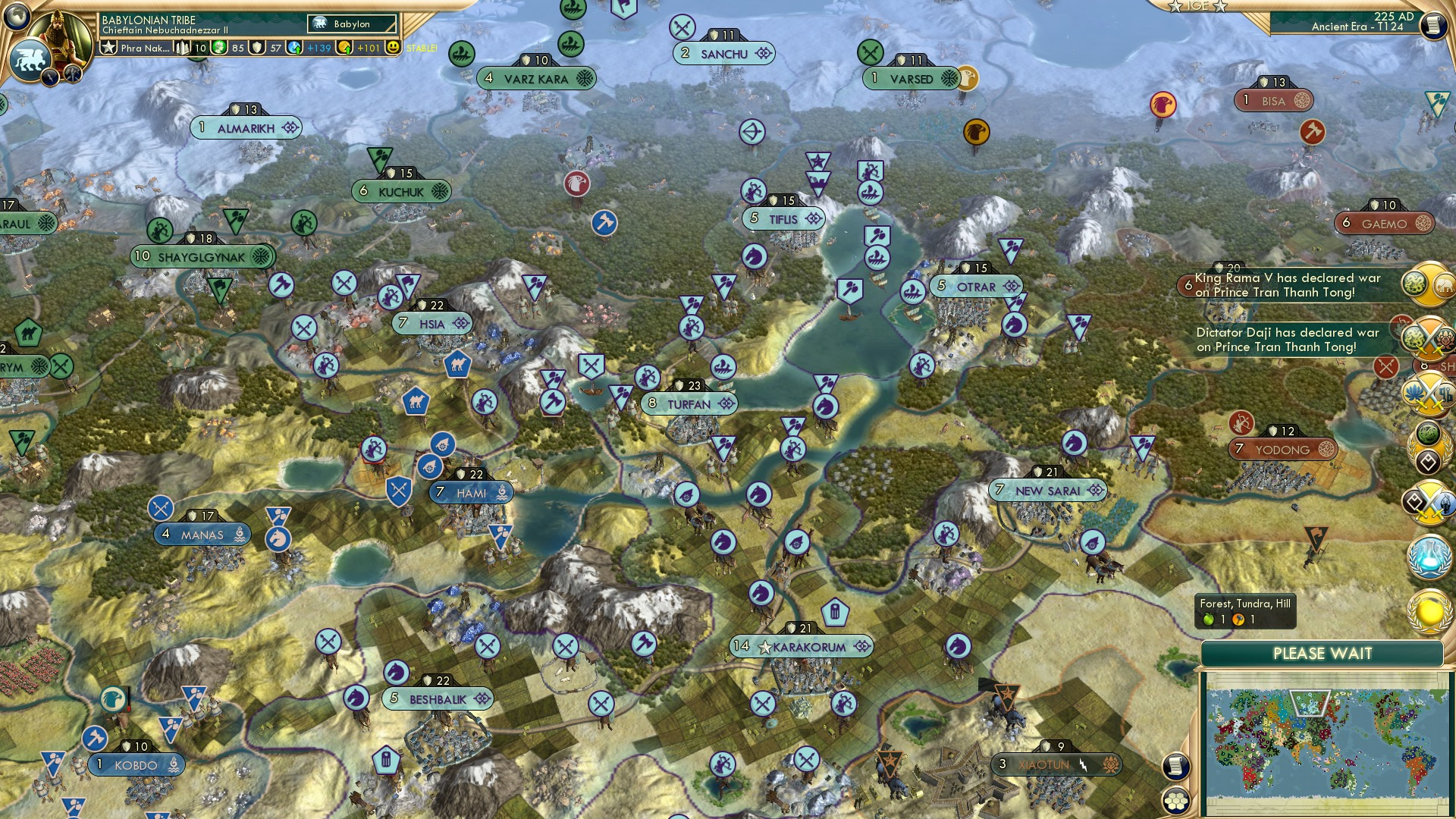Expand the Dictator Daji war declaration notification
Screen dimensions: 1456x819
tap(1289, 339)
